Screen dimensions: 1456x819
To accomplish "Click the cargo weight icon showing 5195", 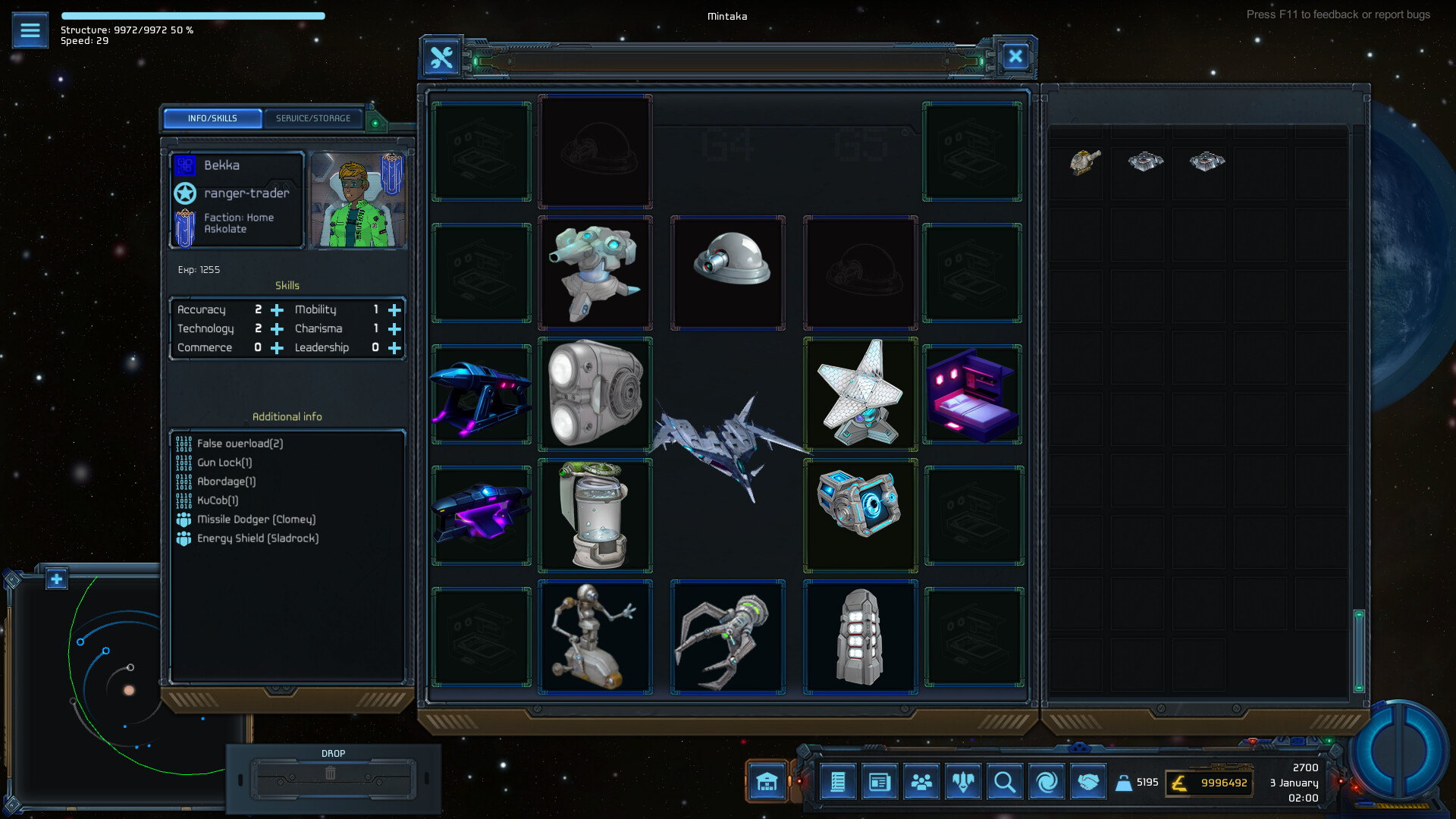I will (1124, 782).
